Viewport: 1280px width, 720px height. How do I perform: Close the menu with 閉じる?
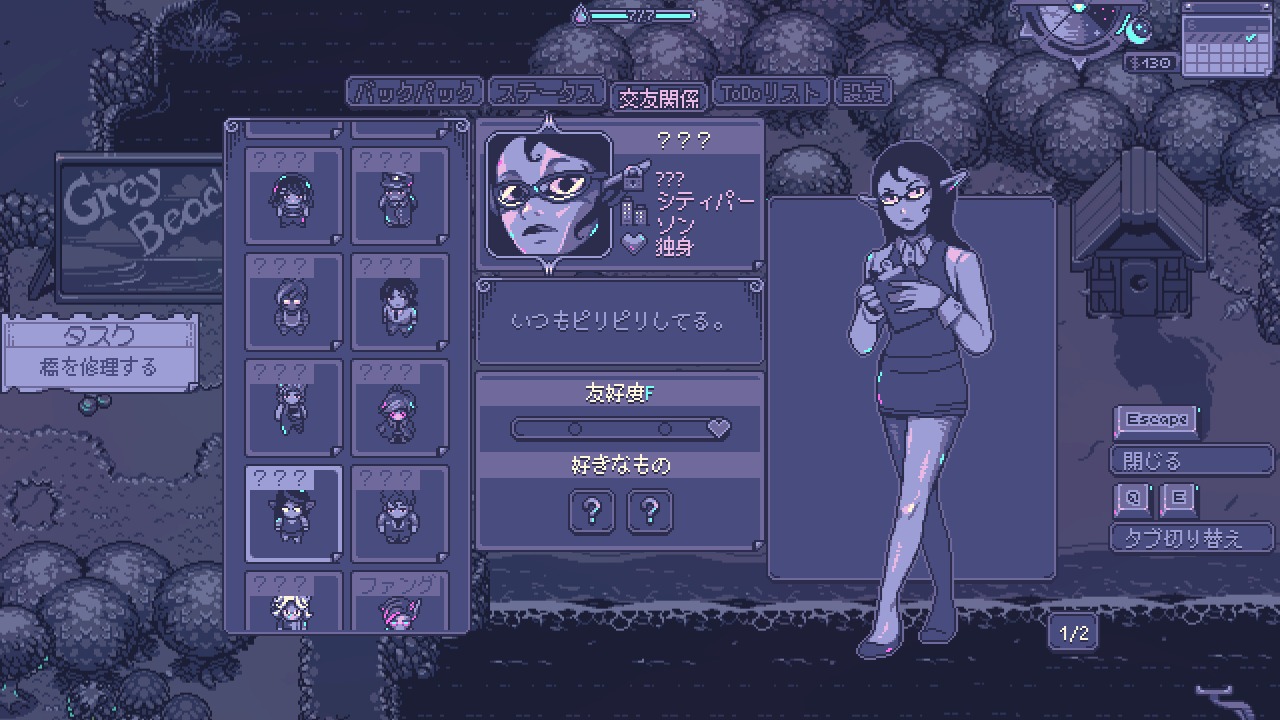point(1189,460)
